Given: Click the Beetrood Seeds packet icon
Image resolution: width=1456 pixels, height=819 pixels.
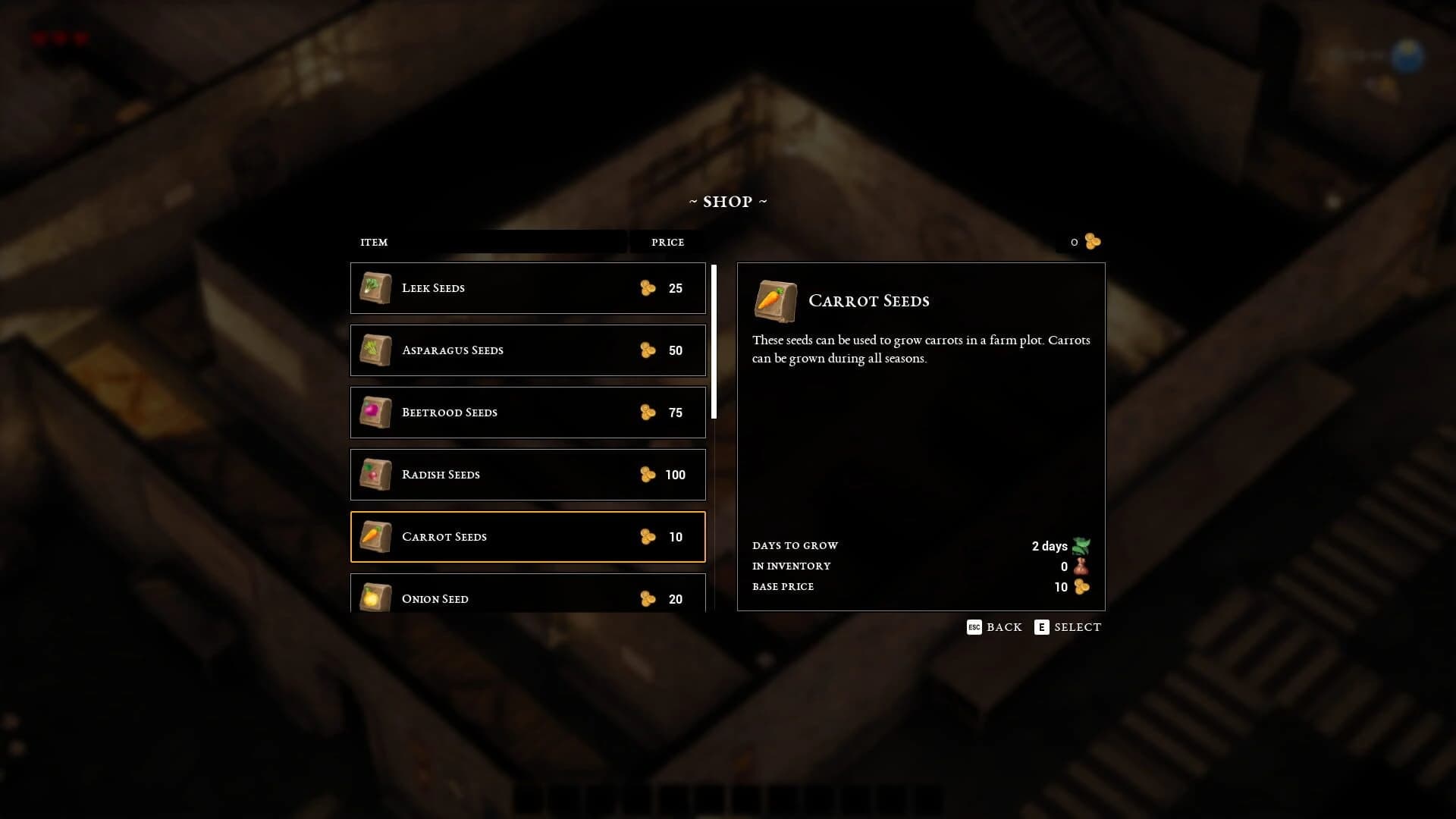Looking at the screenshot, I should 373,413.
